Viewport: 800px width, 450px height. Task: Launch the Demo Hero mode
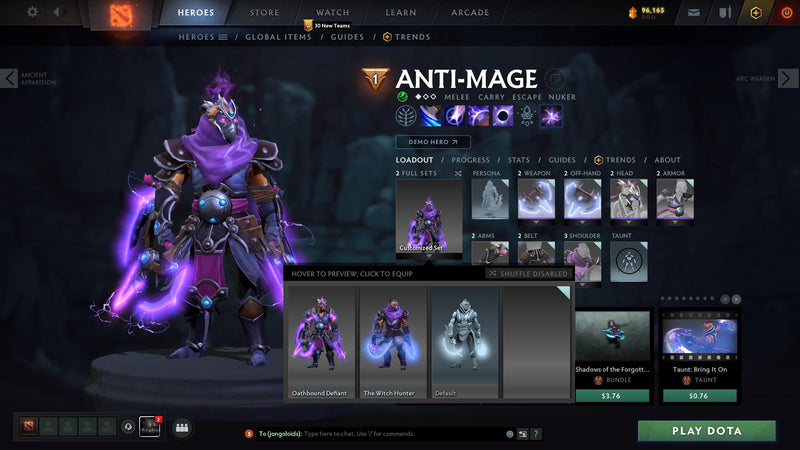coord(432,142)
